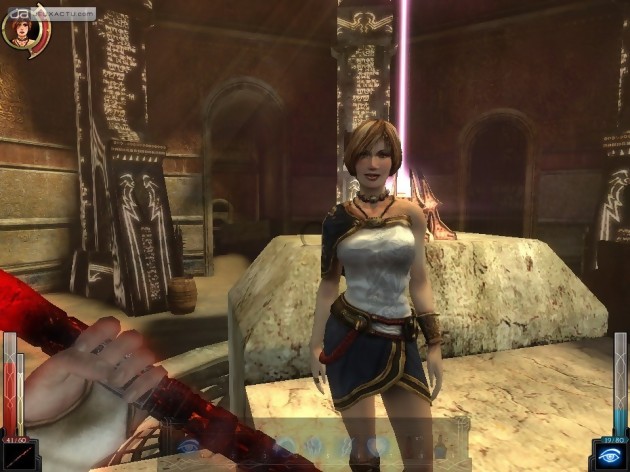
Task: Select the equipped staff weapon icon
Action: pos(17,455)
